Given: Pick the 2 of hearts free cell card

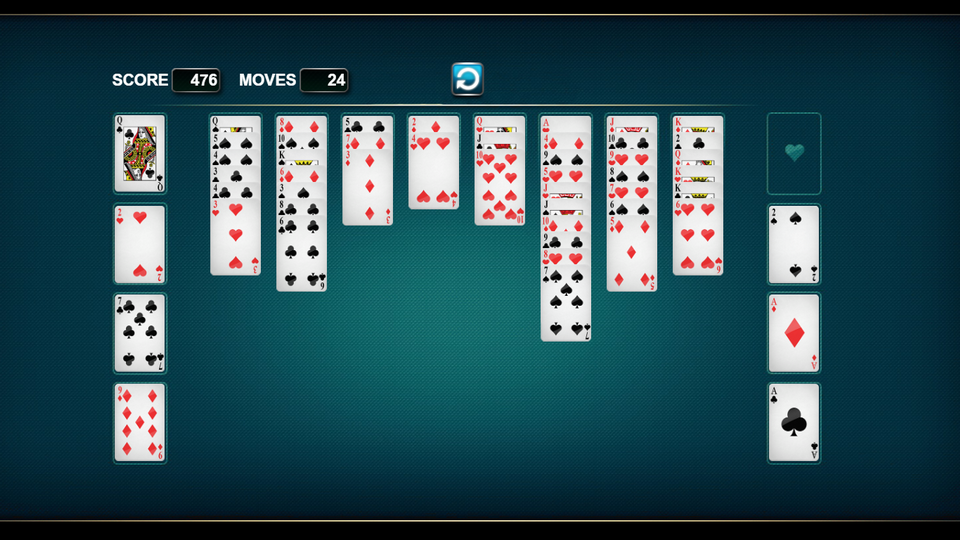Looking at the screenshot, I should click(139, 244).
